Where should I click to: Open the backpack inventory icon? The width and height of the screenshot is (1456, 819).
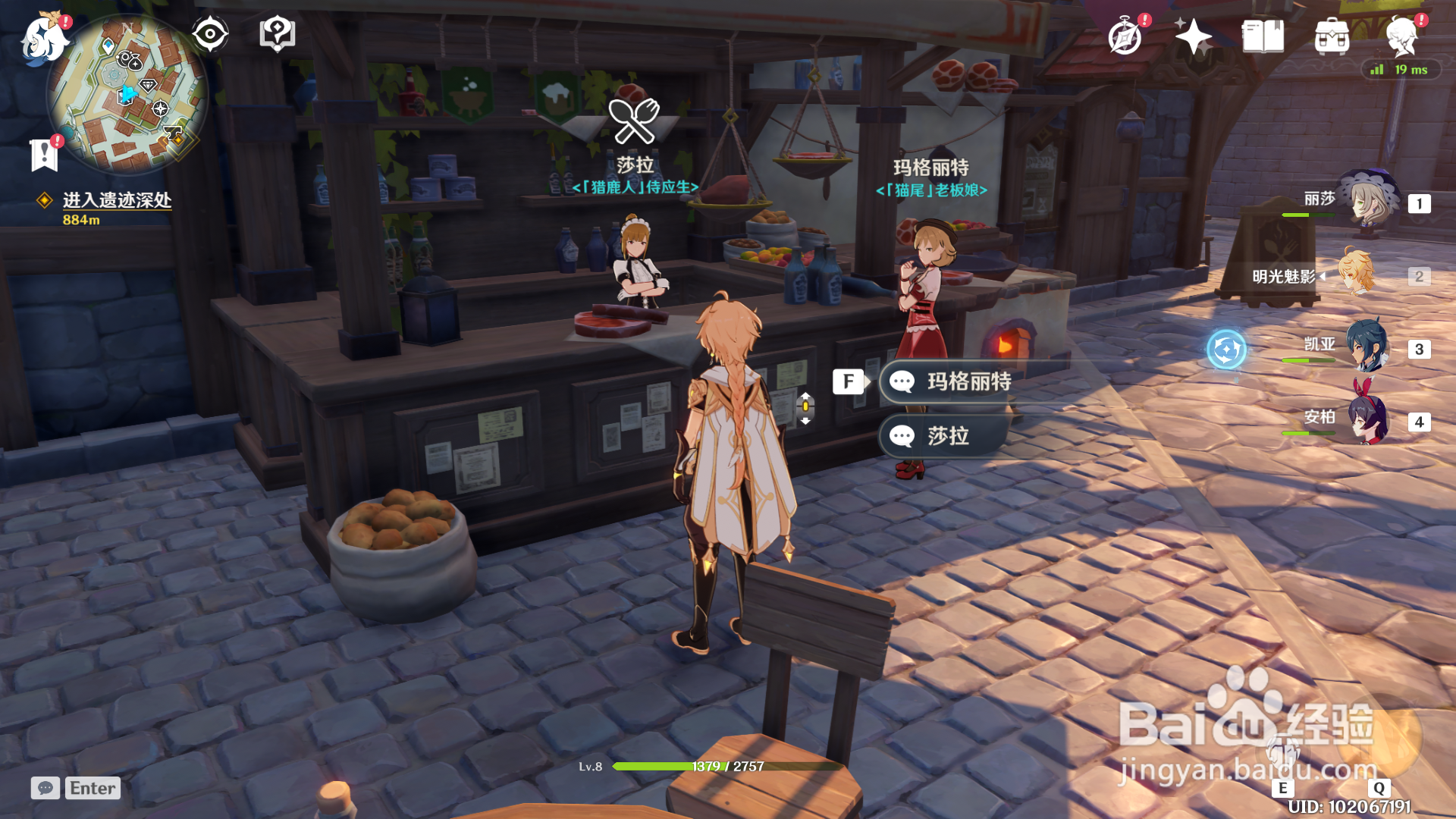(x=1332, y=36)
